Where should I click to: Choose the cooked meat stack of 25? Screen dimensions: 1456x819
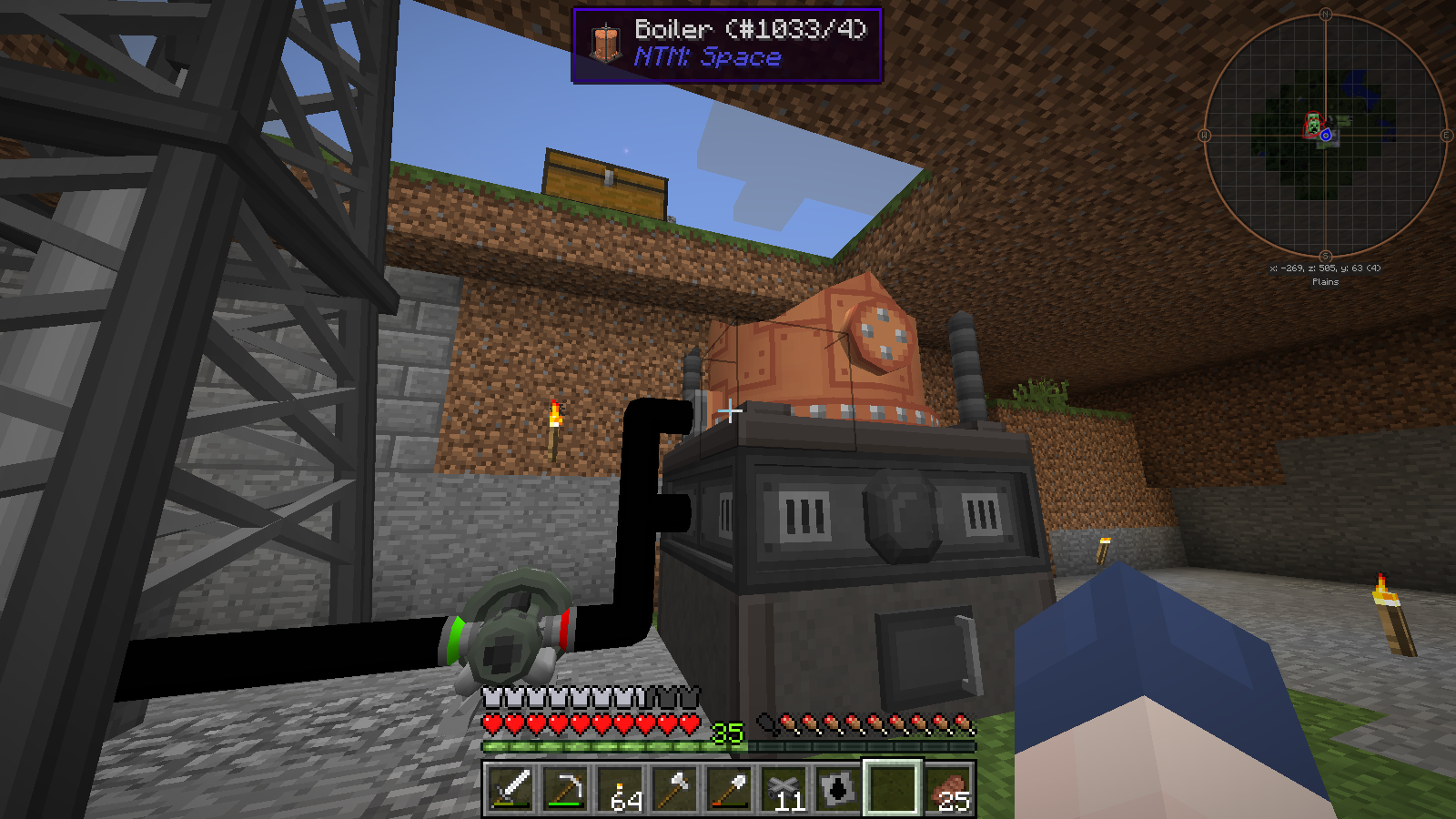coord(947,788)
